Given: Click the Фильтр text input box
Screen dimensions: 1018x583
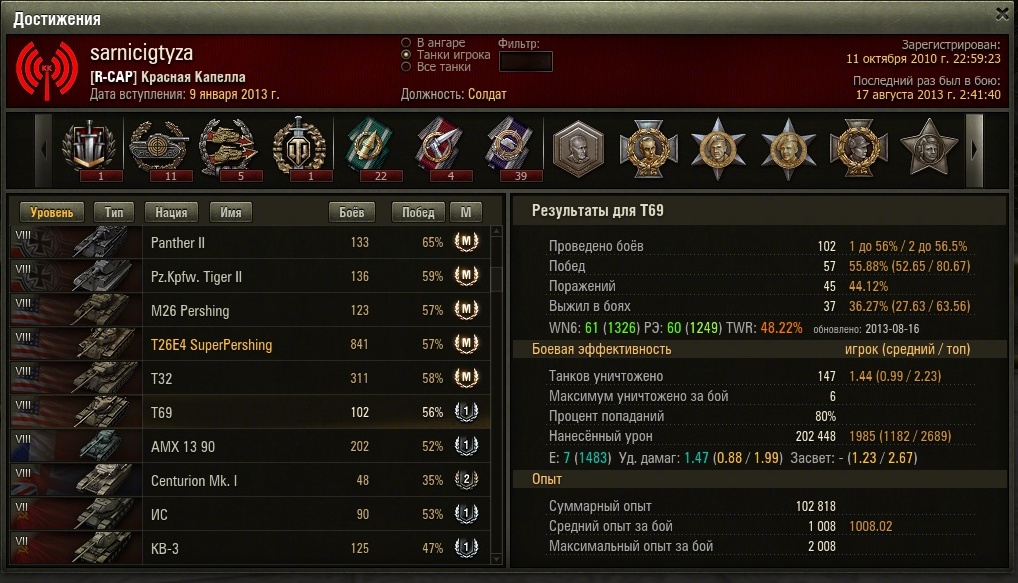Looking at the screenshot, I should pos(525,61).
